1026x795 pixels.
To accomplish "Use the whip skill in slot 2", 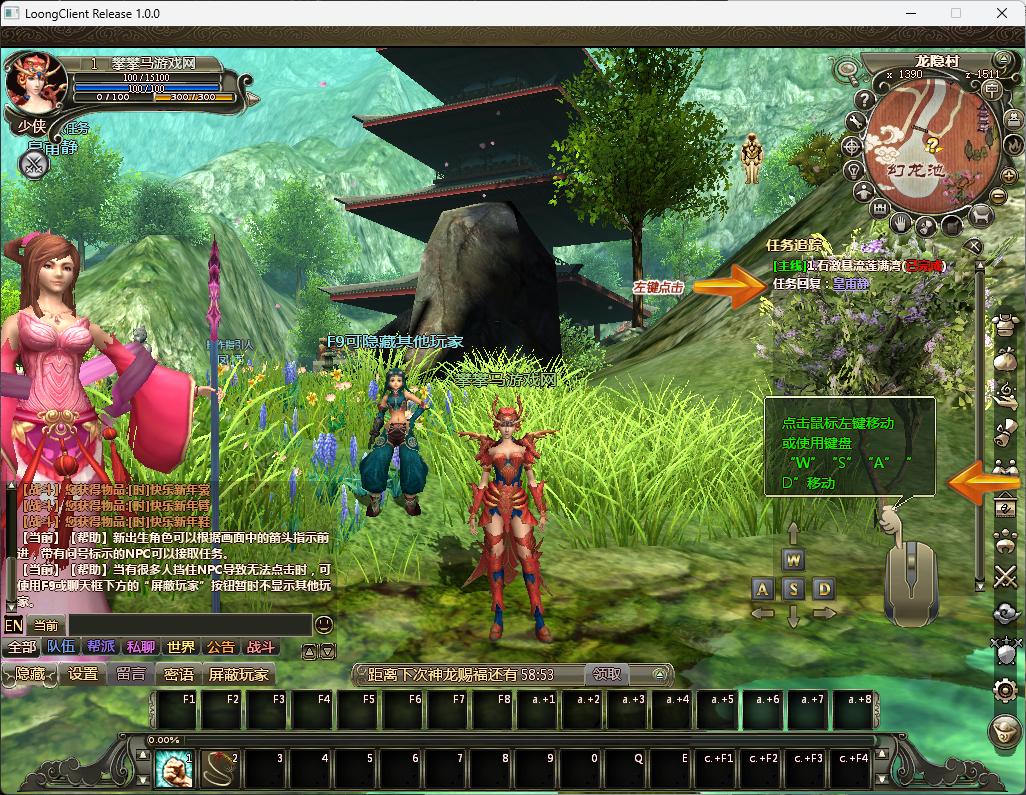I will (x=218, y=769).
